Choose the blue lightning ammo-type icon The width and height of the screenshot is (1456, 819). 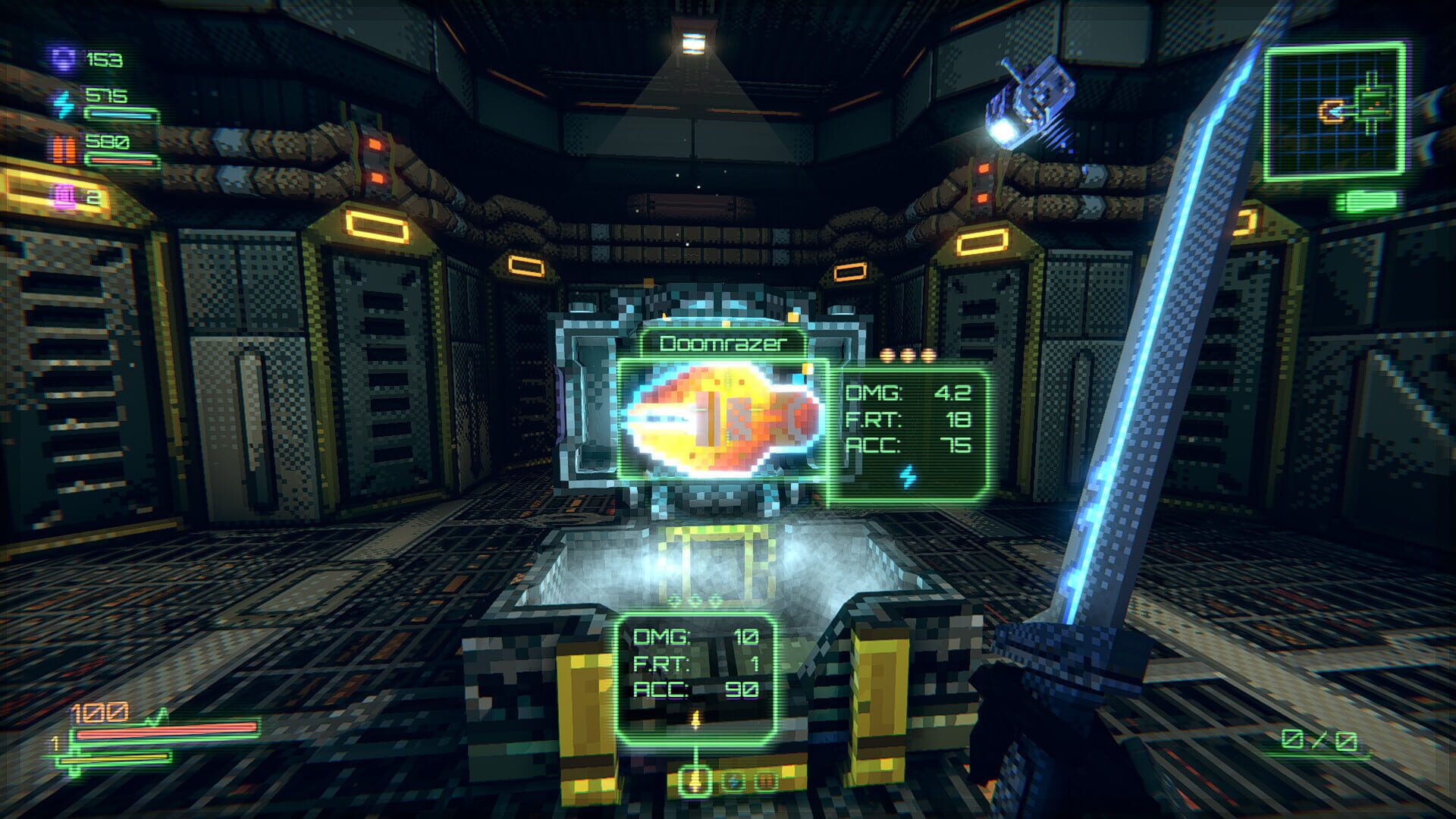tap(734, 780)
